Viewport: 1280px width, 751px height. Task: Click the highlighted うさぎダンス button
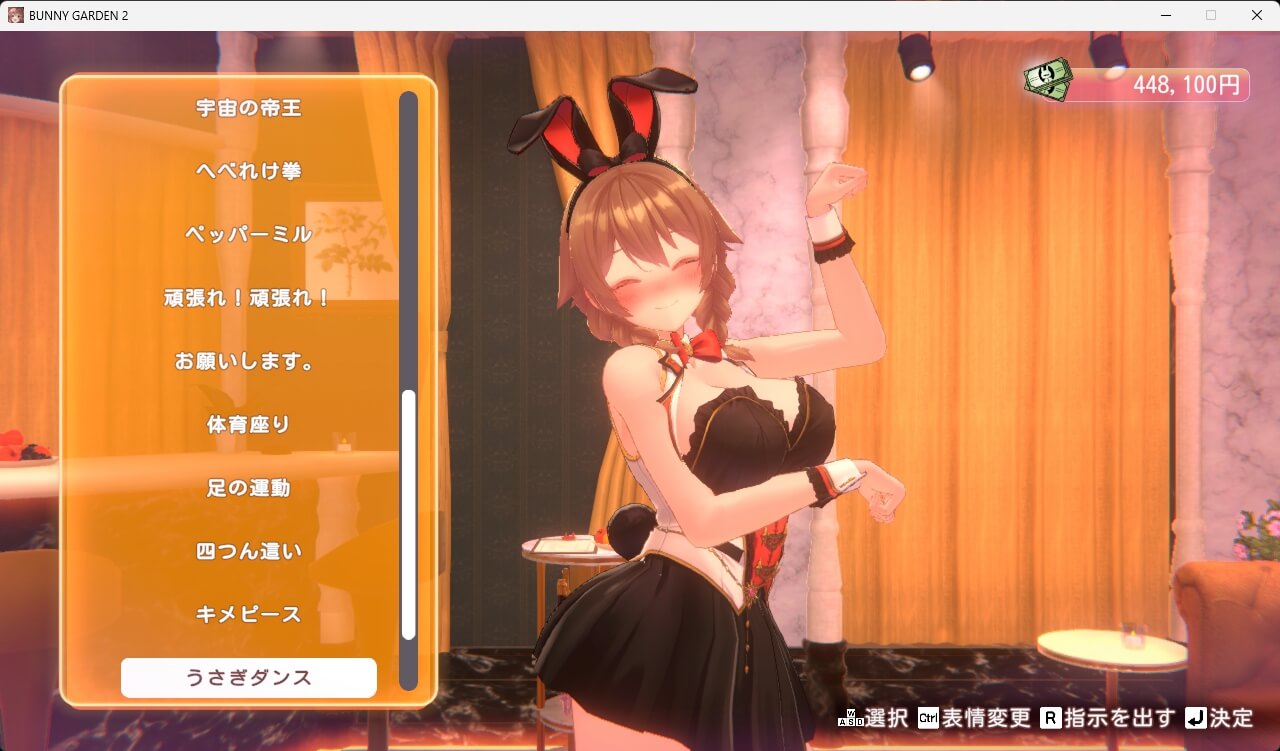(x=248, y=677)
